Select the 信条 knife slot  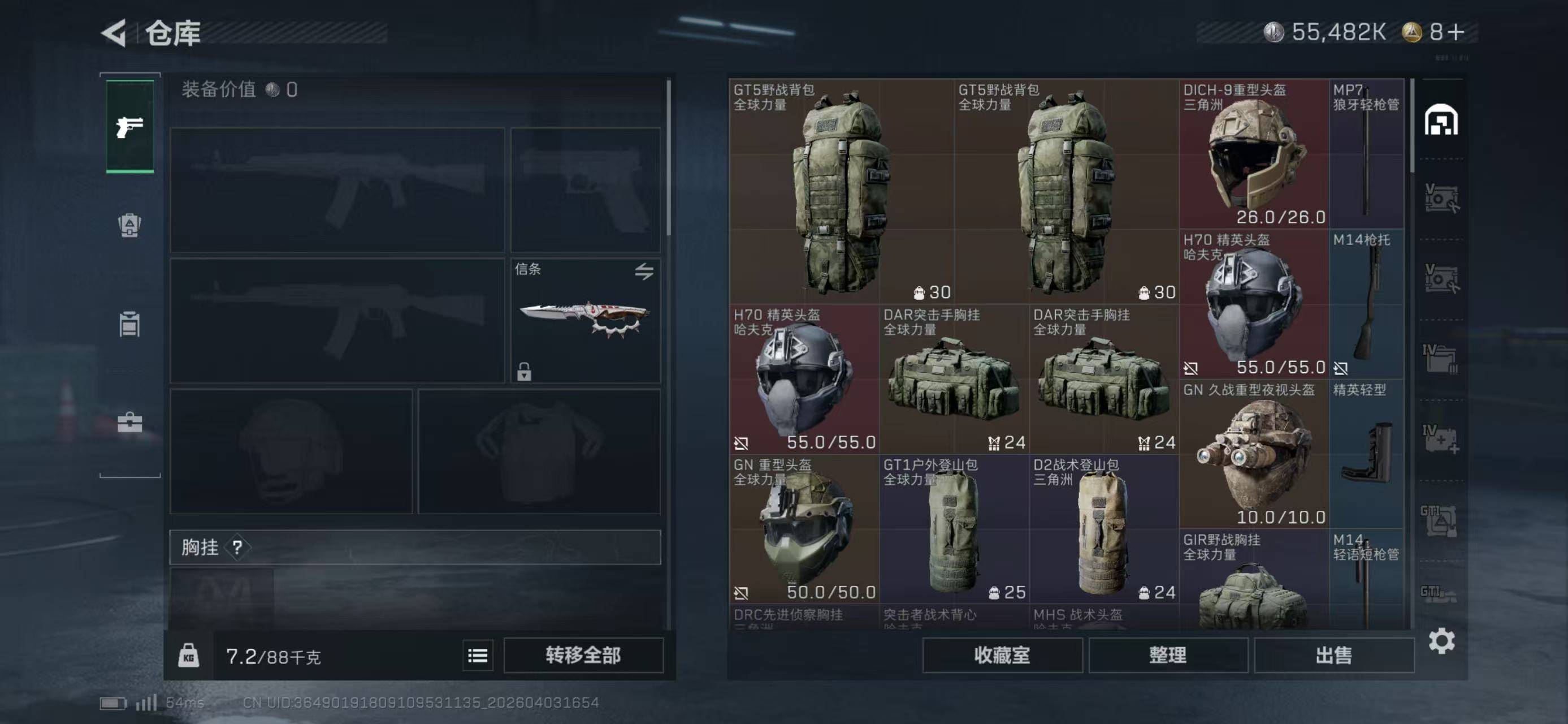click(585, 321)
